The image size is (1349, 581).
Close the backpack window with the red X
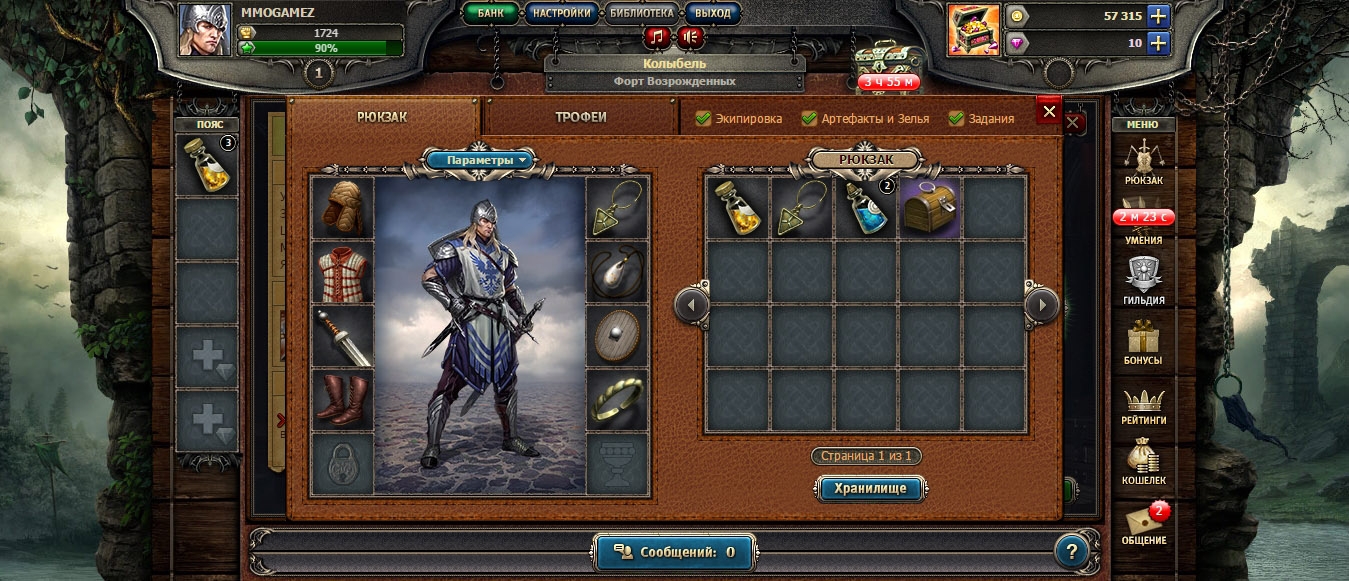[1049, 112]
